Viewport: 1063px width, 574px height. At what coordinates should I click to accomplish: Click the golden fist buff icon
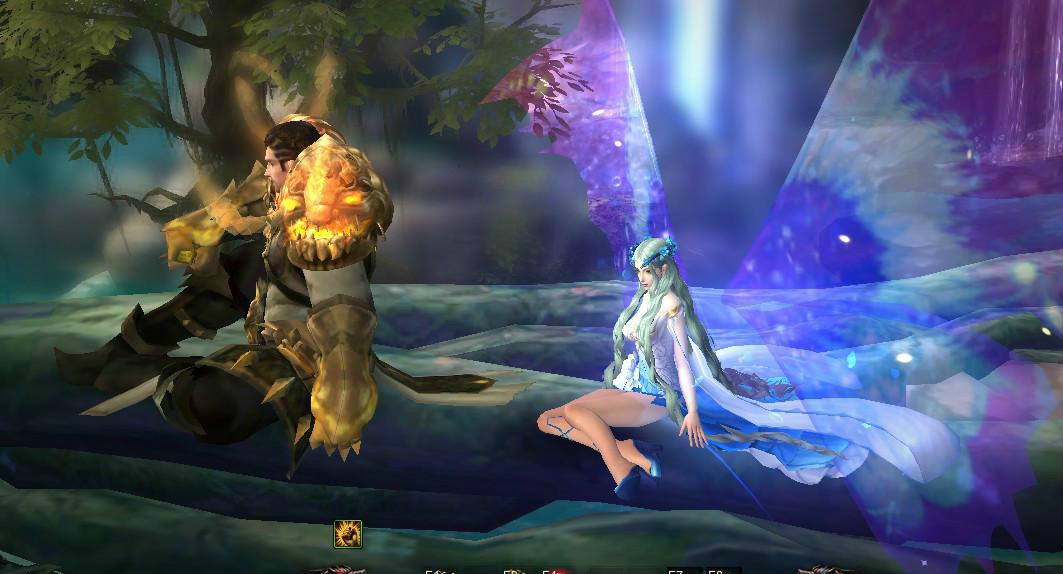(x=348, y=534)
